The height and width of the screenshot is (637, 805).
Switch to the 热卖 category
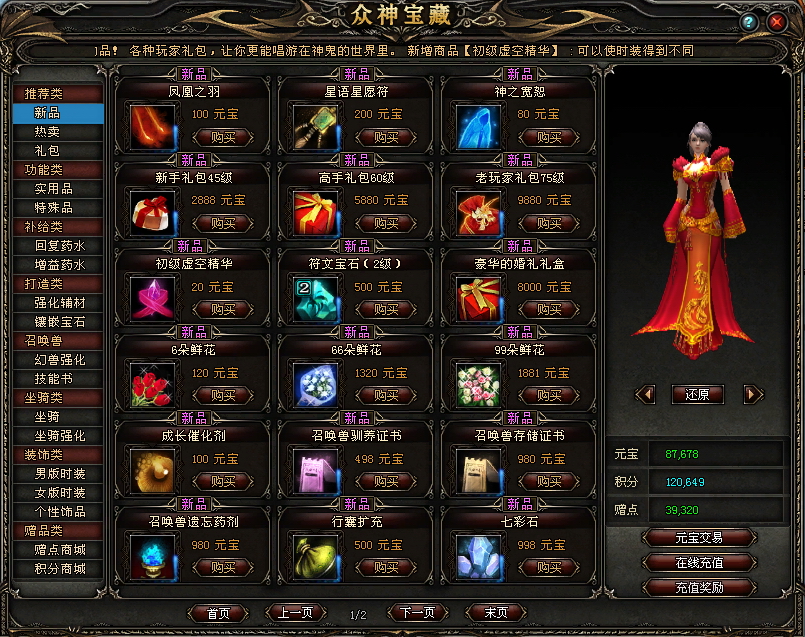coord(47,132)
